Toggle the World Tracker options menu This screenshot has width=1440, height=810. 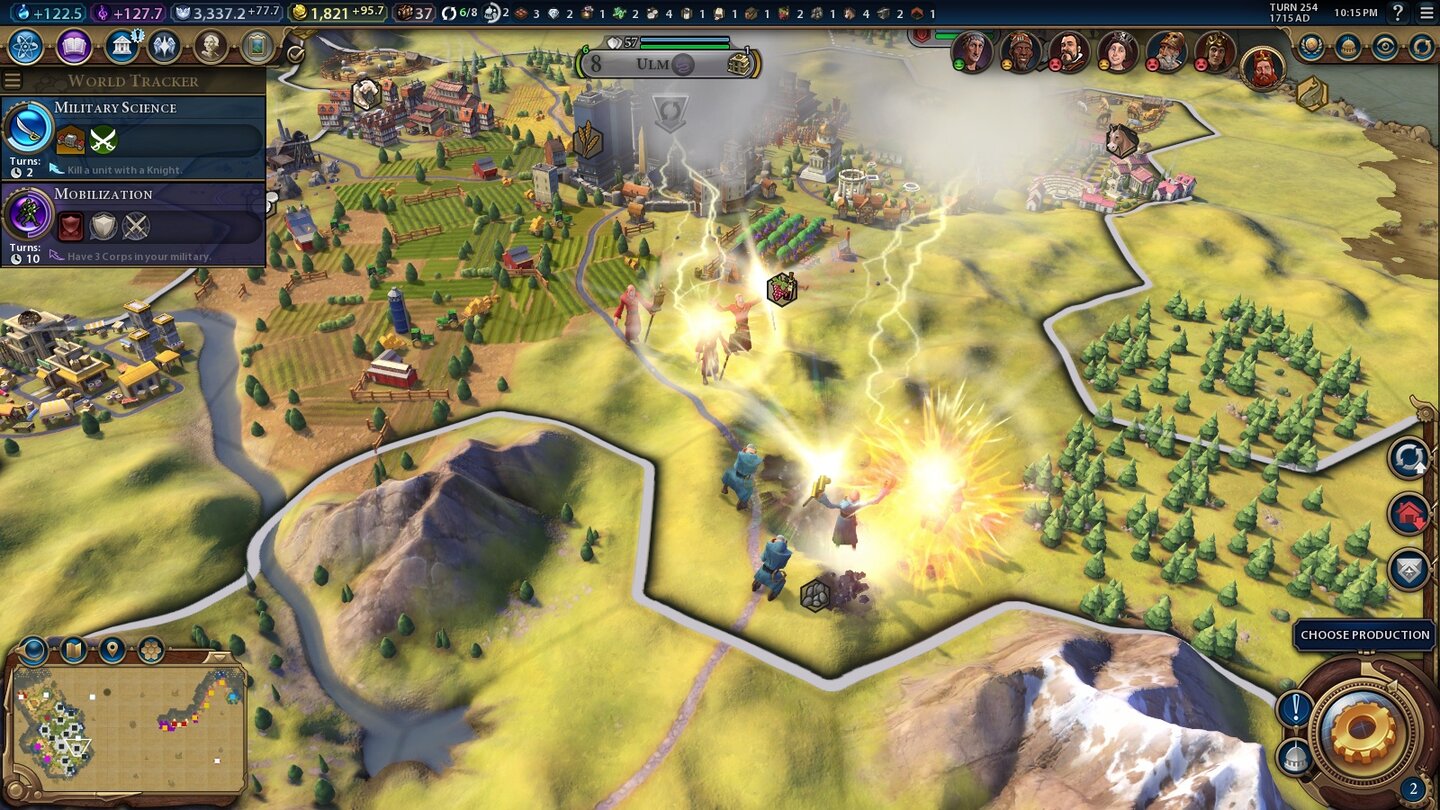tap(12, 81)
